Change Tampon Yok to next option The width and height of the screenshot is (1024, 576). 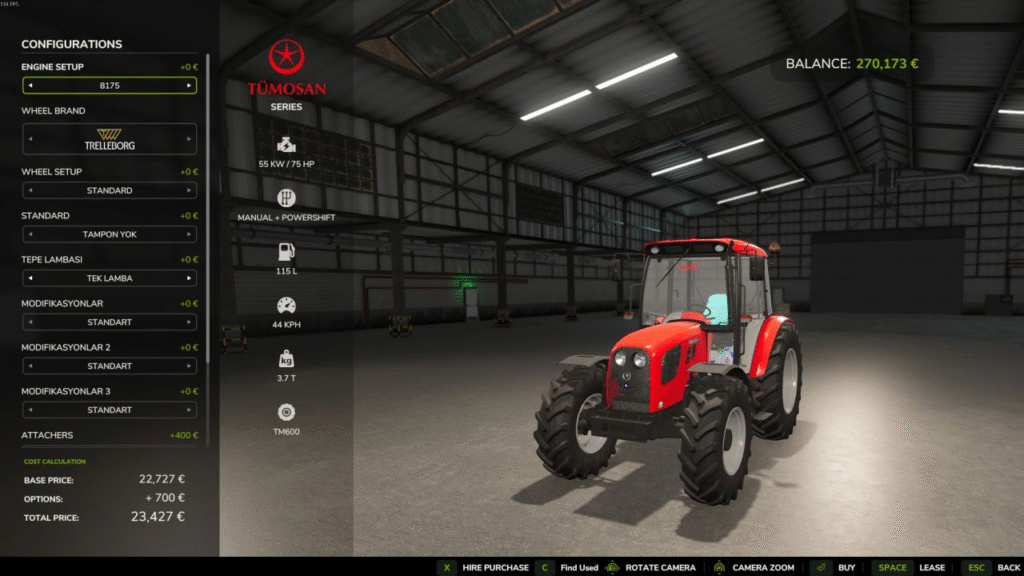189,234
